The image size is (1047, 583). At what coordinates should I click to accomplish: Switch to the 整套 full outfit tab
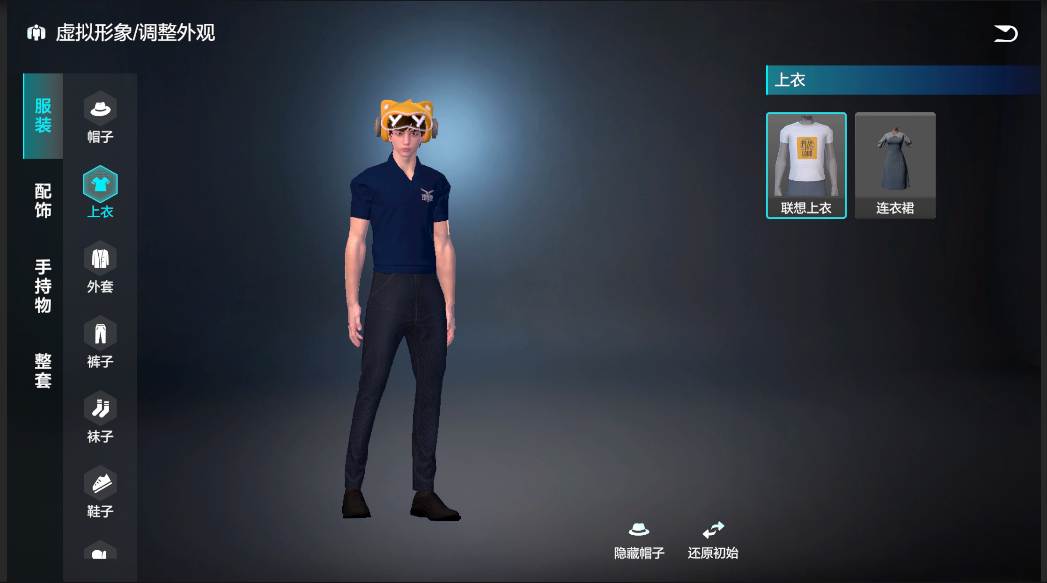click(43, 370)
